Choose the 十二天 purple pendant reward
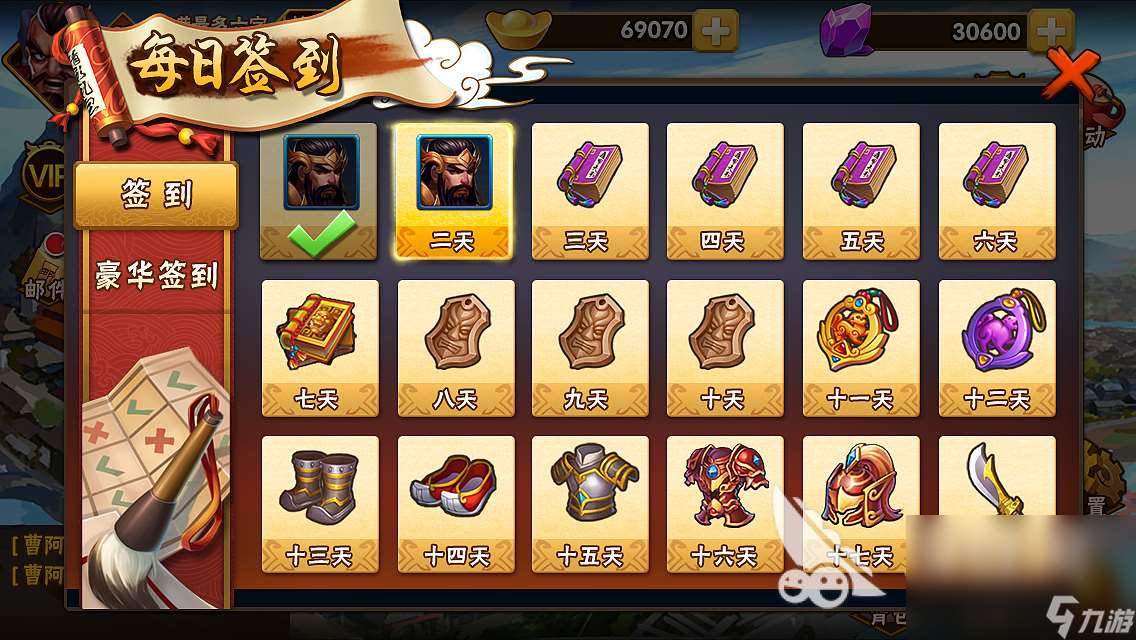1136x640 pixels. pyautogui.click(x=996, y=347)
